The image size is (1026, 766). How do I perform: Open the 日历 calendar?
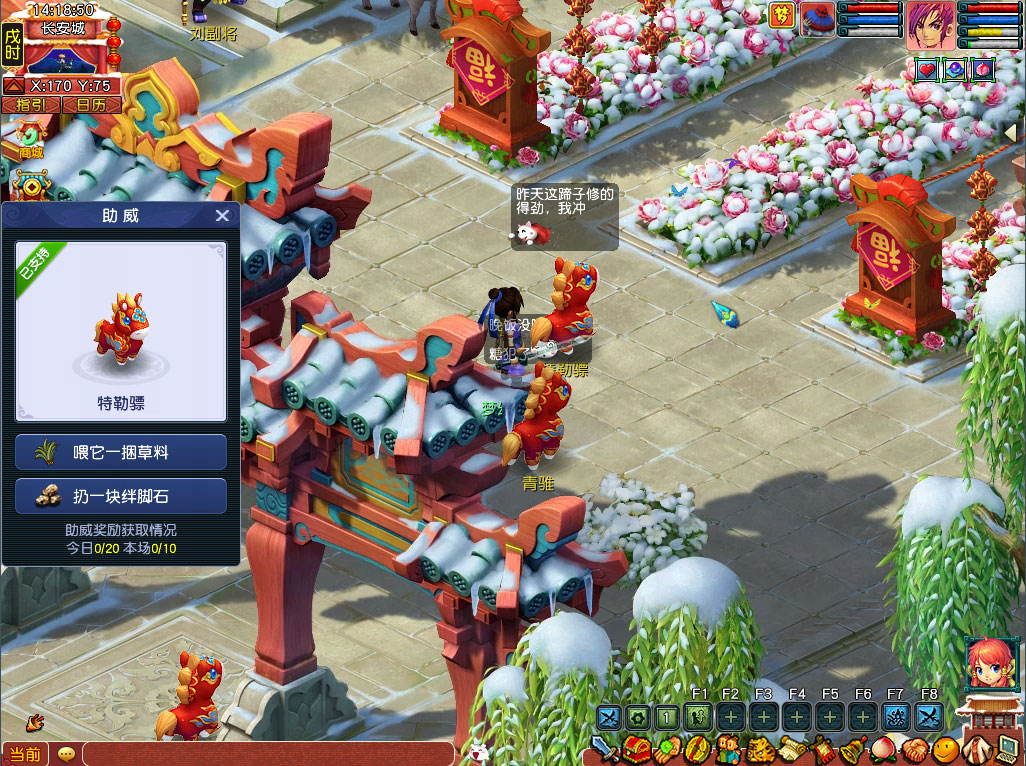click(x=91, y=104)
